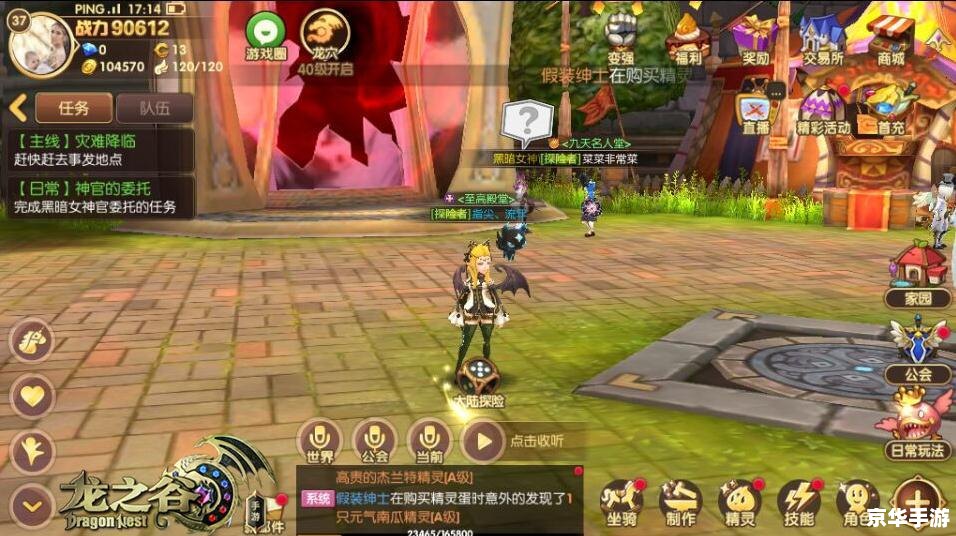Open the 技能 skills menu

(799, 499)
